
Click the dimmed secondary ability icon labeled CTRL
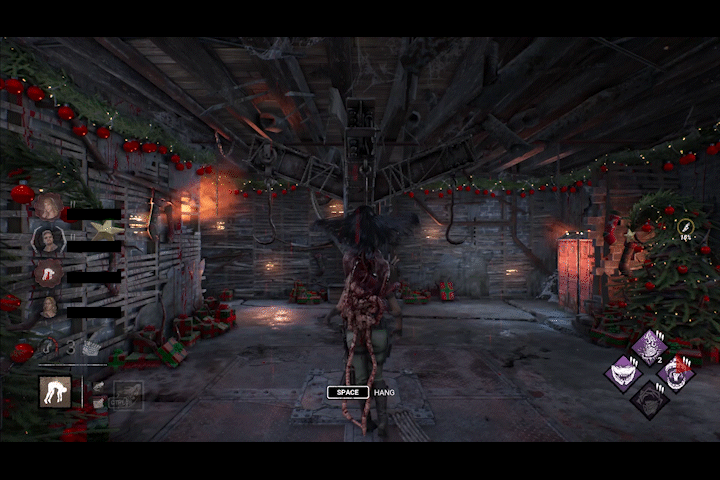[127, 395]
